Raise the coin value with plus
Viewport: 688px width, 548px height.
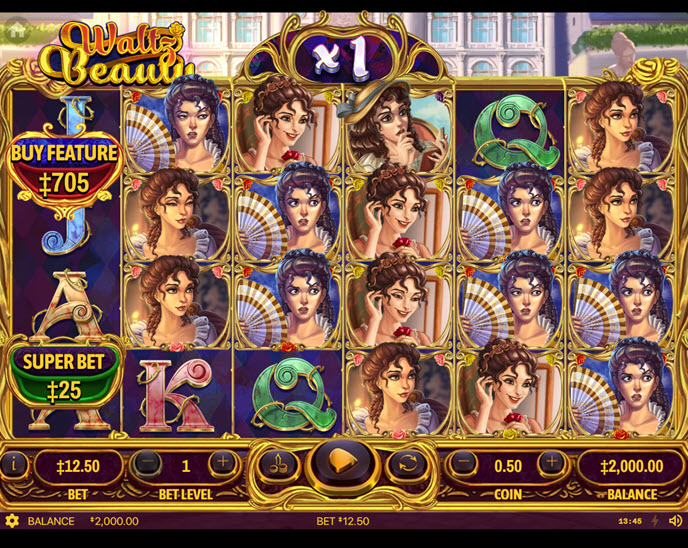[x=550, y=464]
